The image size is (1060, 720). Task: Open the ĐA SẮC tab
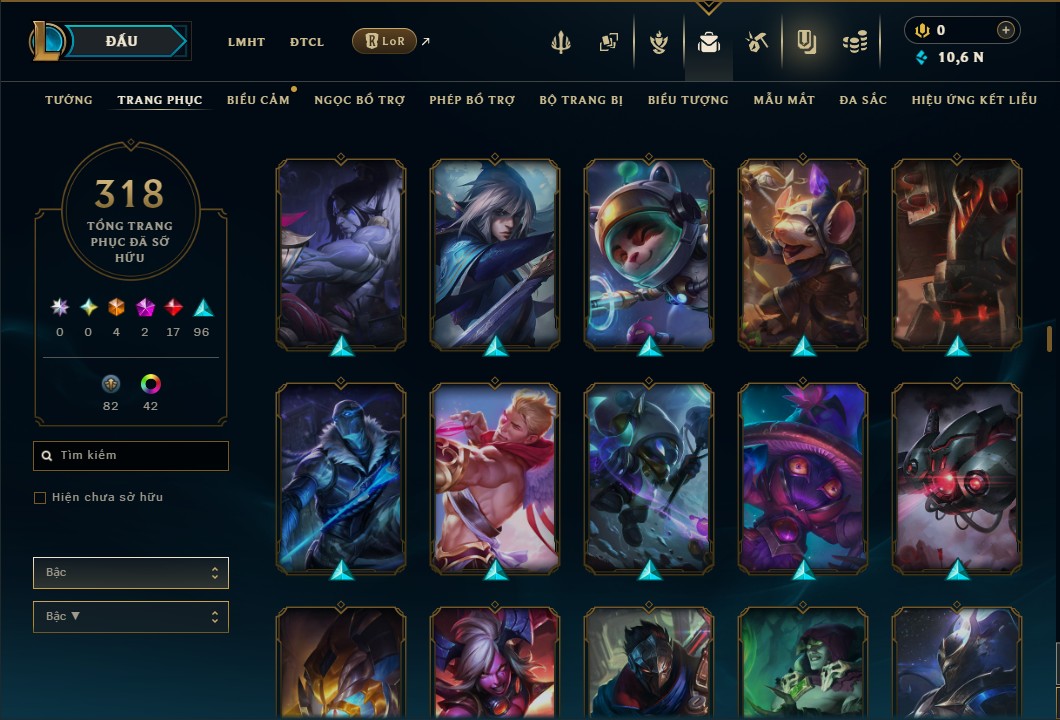[863, 100]
